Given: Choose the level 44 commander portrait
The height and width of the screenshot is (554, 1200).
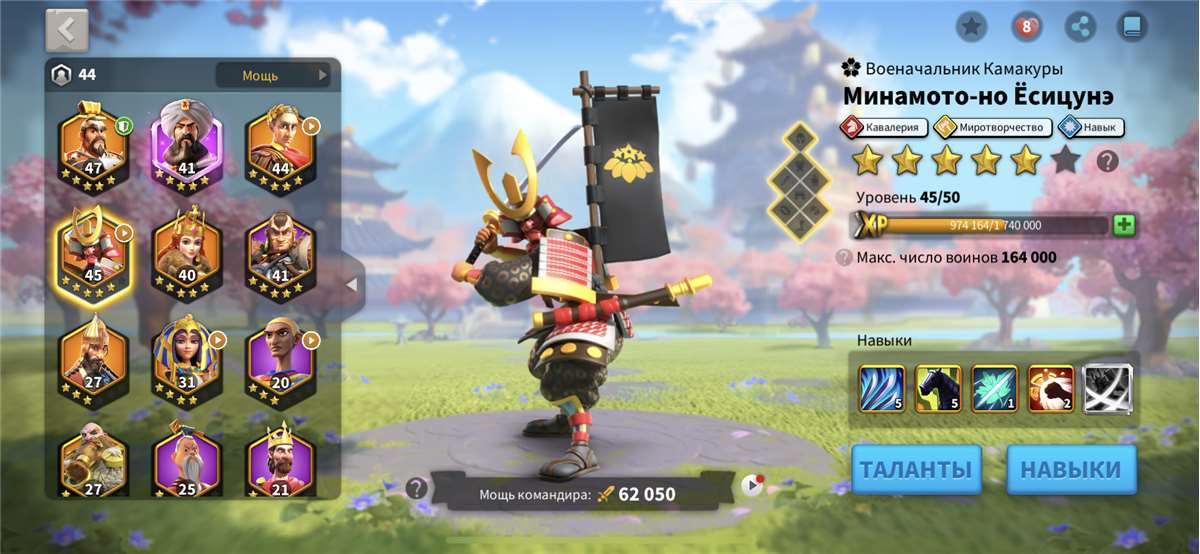Looking at the screenshot, I should click(x=280, y=143).
